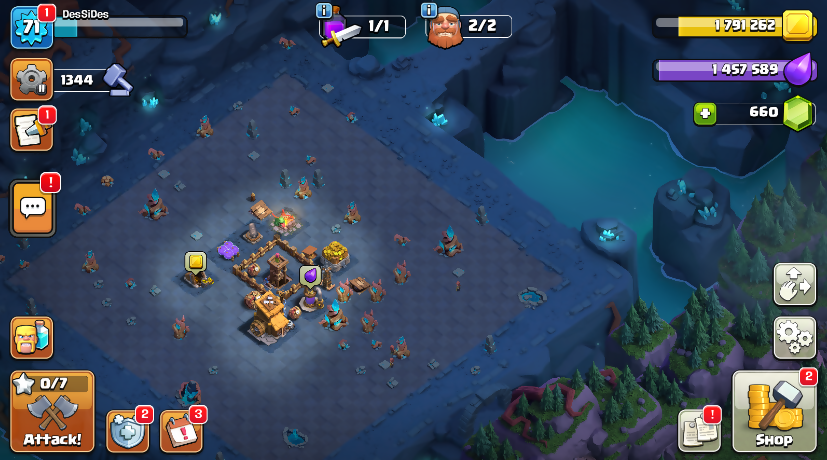The width and height of the screenshot is (827, 460).
Task: Collect gold from the gold coin bubble
Action: click(195, 262)
